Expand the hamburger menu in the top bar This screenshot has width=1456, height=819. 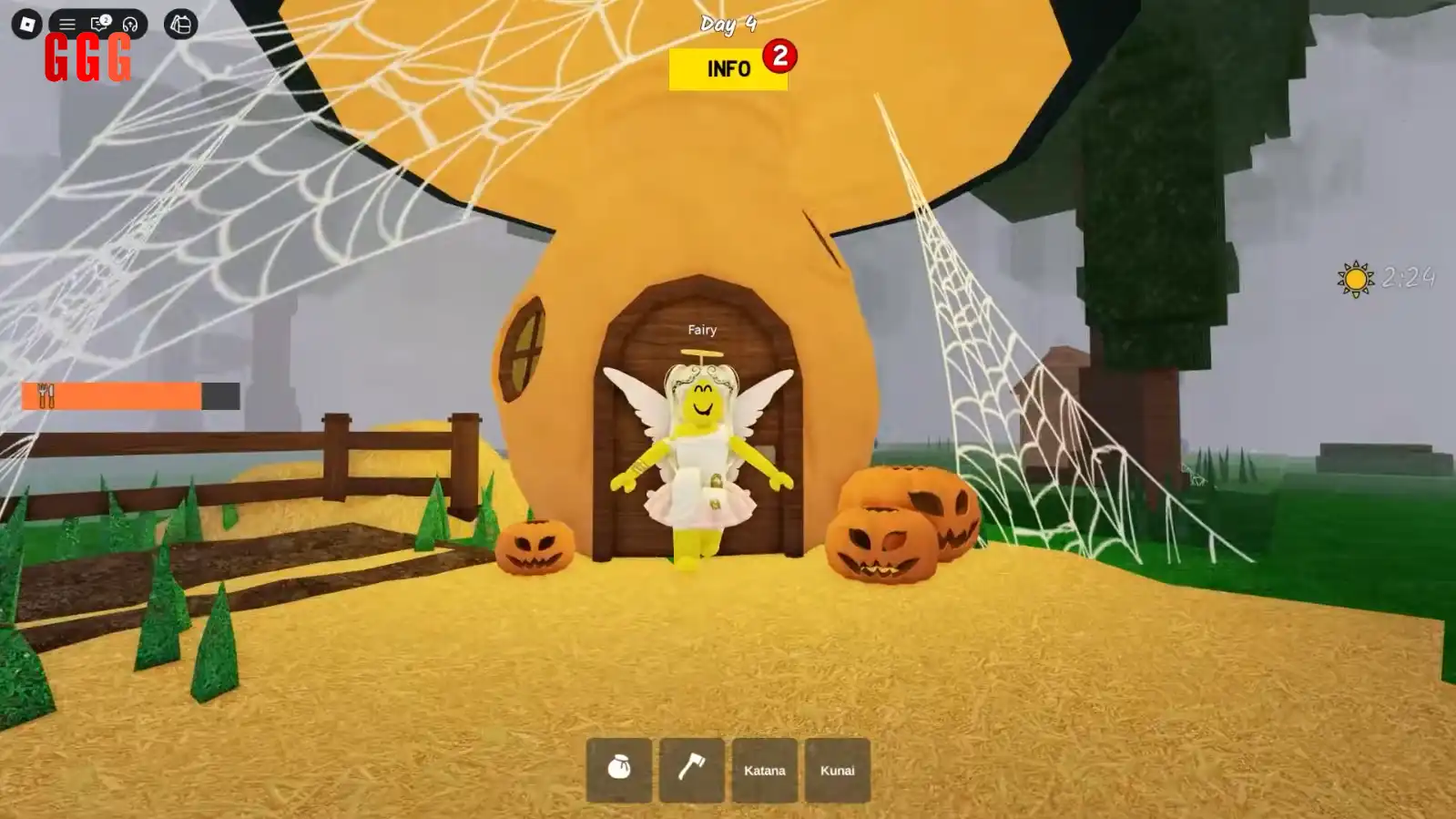[x=67, y=24]
